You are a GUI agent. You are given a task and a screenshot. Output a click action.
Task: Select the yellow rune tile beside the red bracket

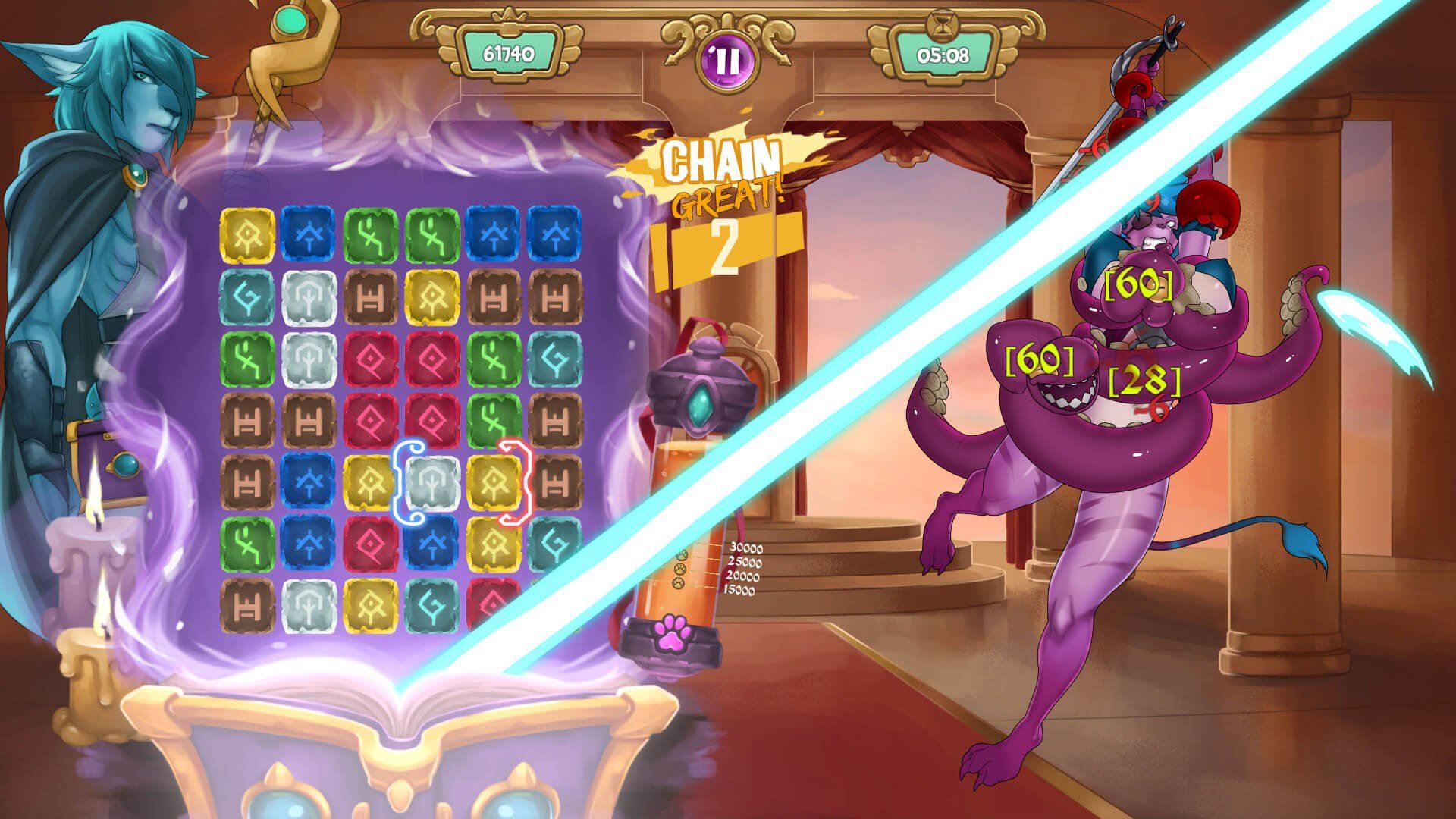[494, 483]
